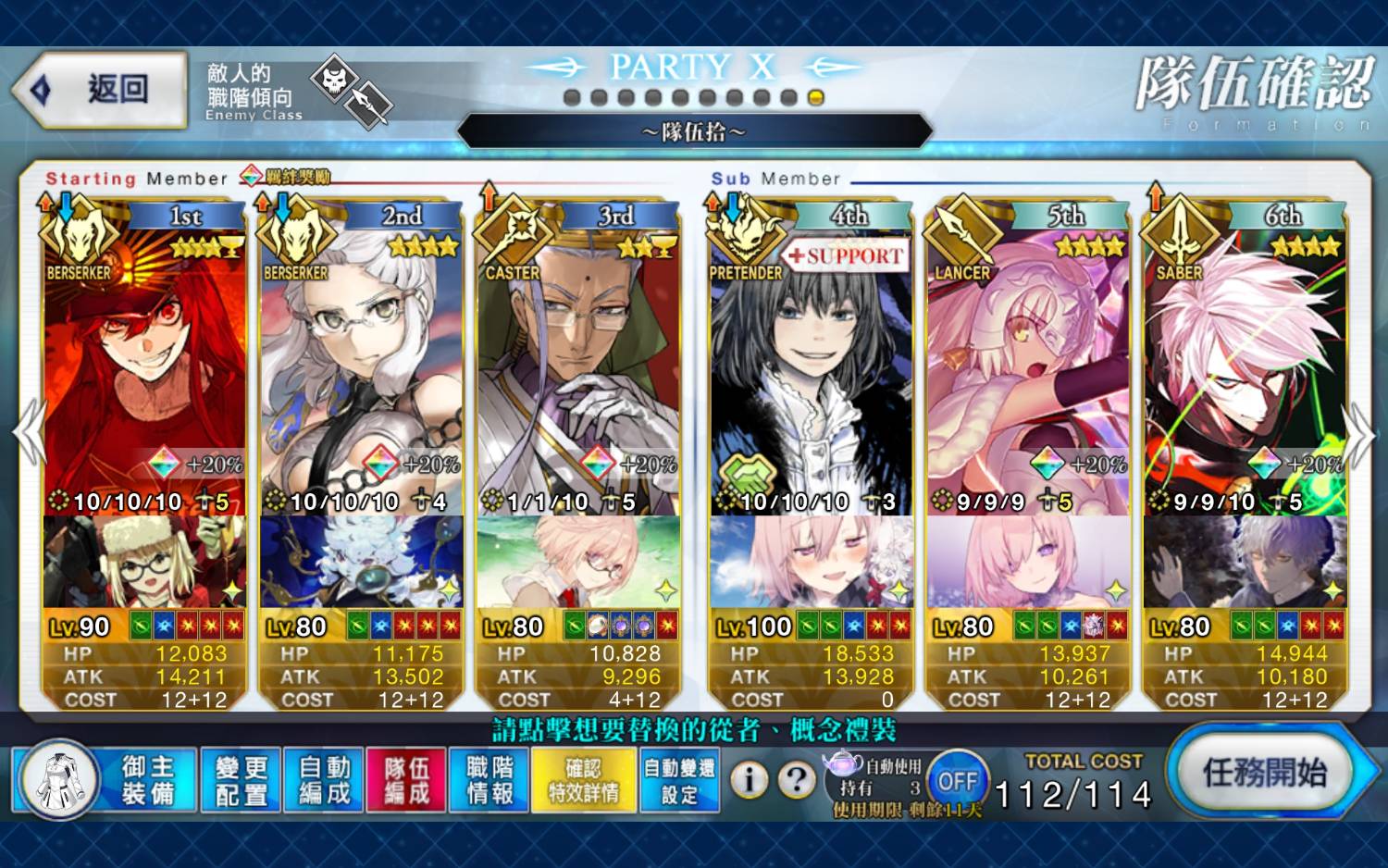This screenshot has height=868, width=1388.
Task: Select the 5th slot Lancer servant card
Action: [1028, 370]
